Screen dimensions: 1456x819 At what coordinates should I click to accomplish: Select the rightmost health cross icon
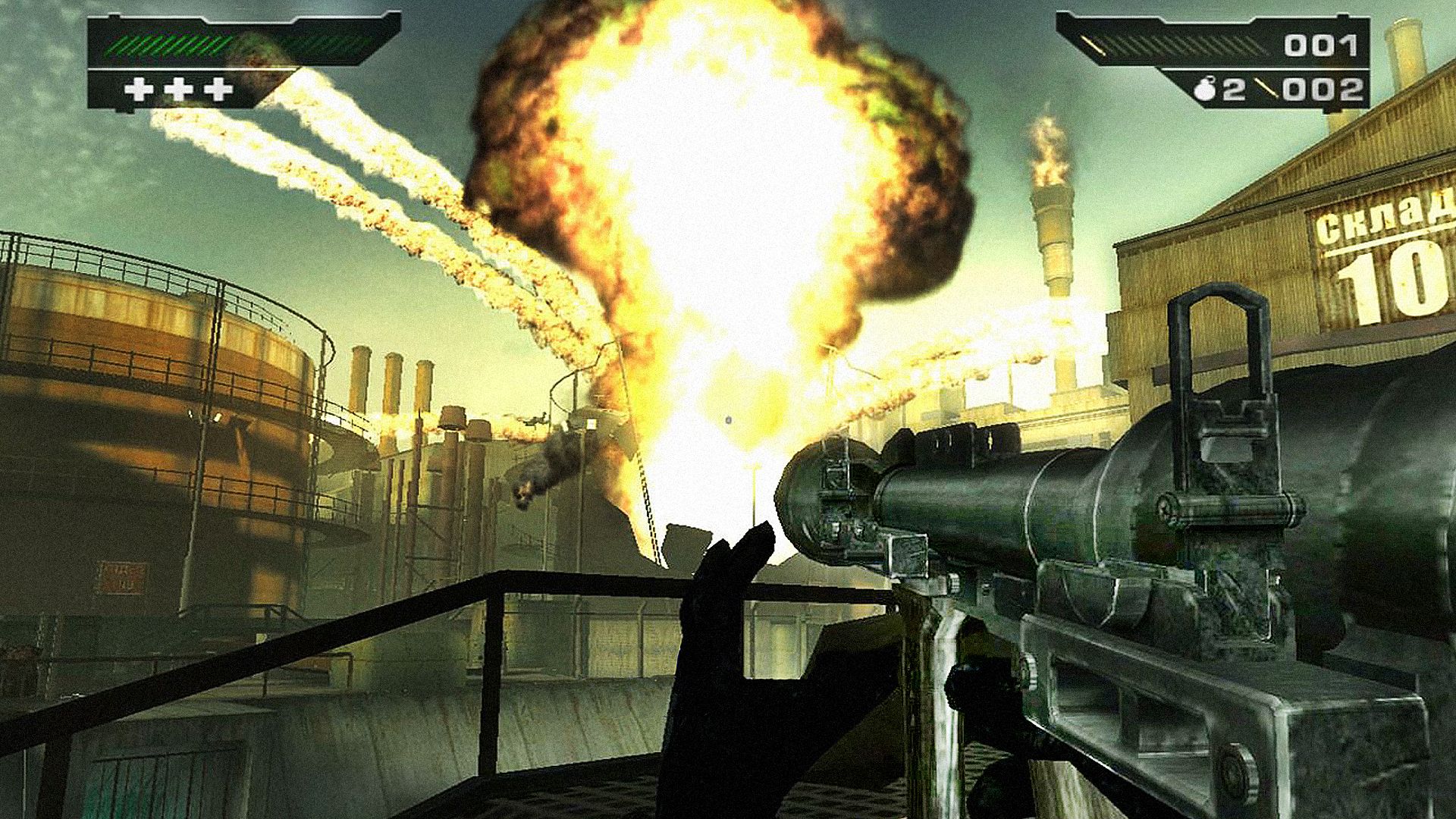[217, 89]
